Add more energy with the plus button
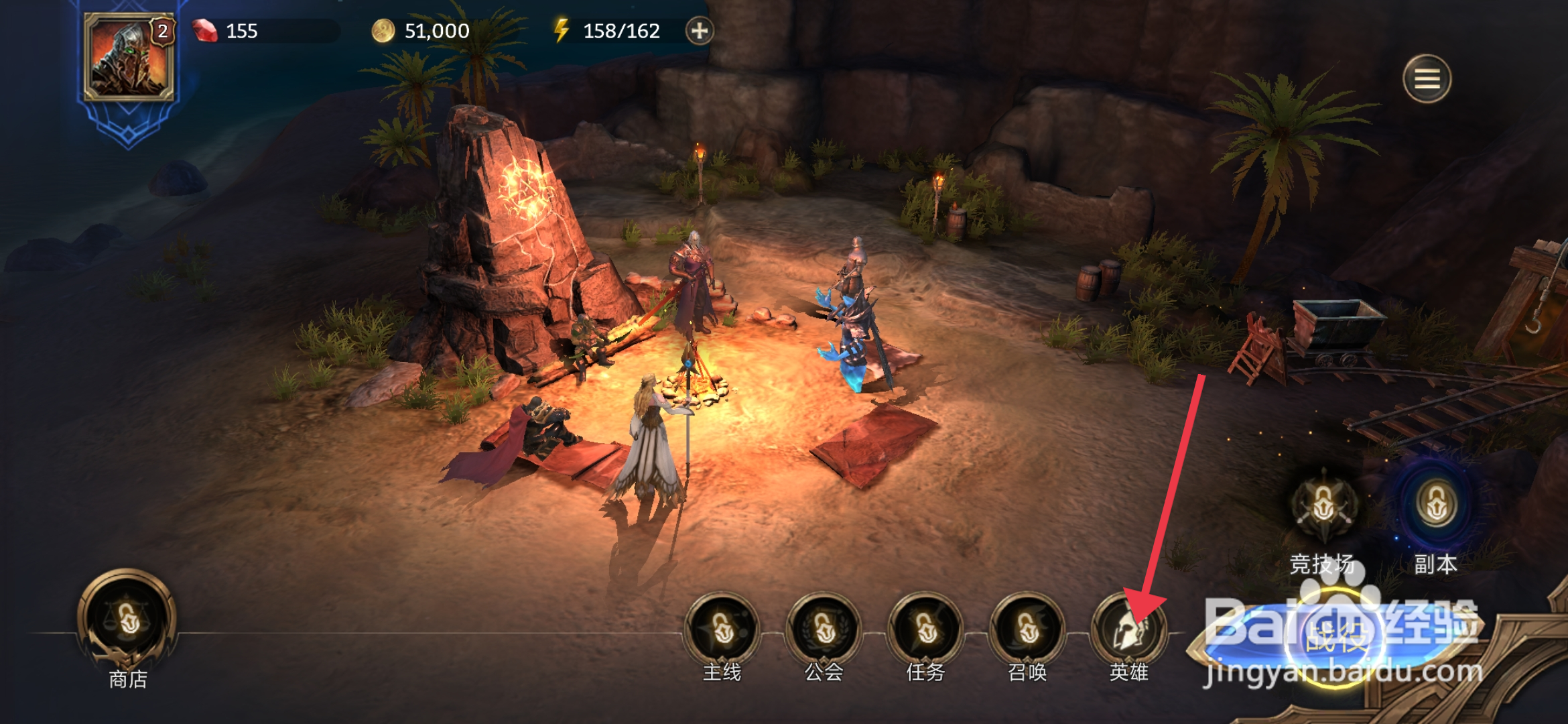Screen dimensions: 1568x724 [x=700, y=31]
